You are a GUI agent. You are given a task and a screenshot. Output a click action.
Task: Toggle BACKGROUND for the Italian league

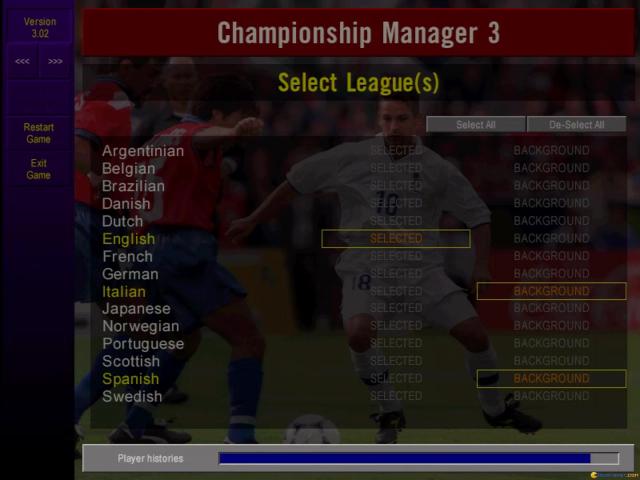click(x=551, y=291)
